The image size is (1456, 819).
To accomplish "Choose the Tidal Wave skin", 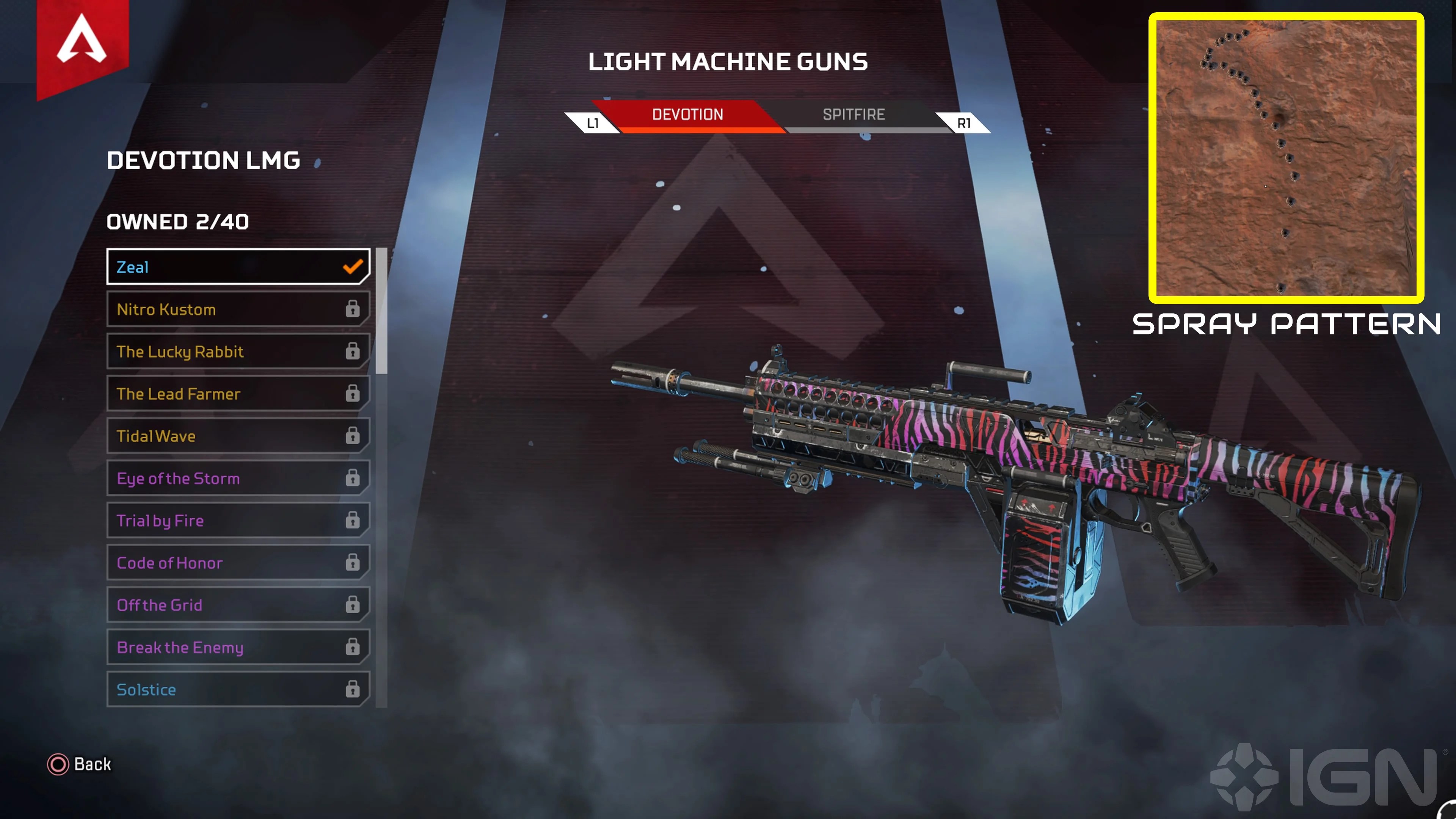I will click(x=237, y=436).
